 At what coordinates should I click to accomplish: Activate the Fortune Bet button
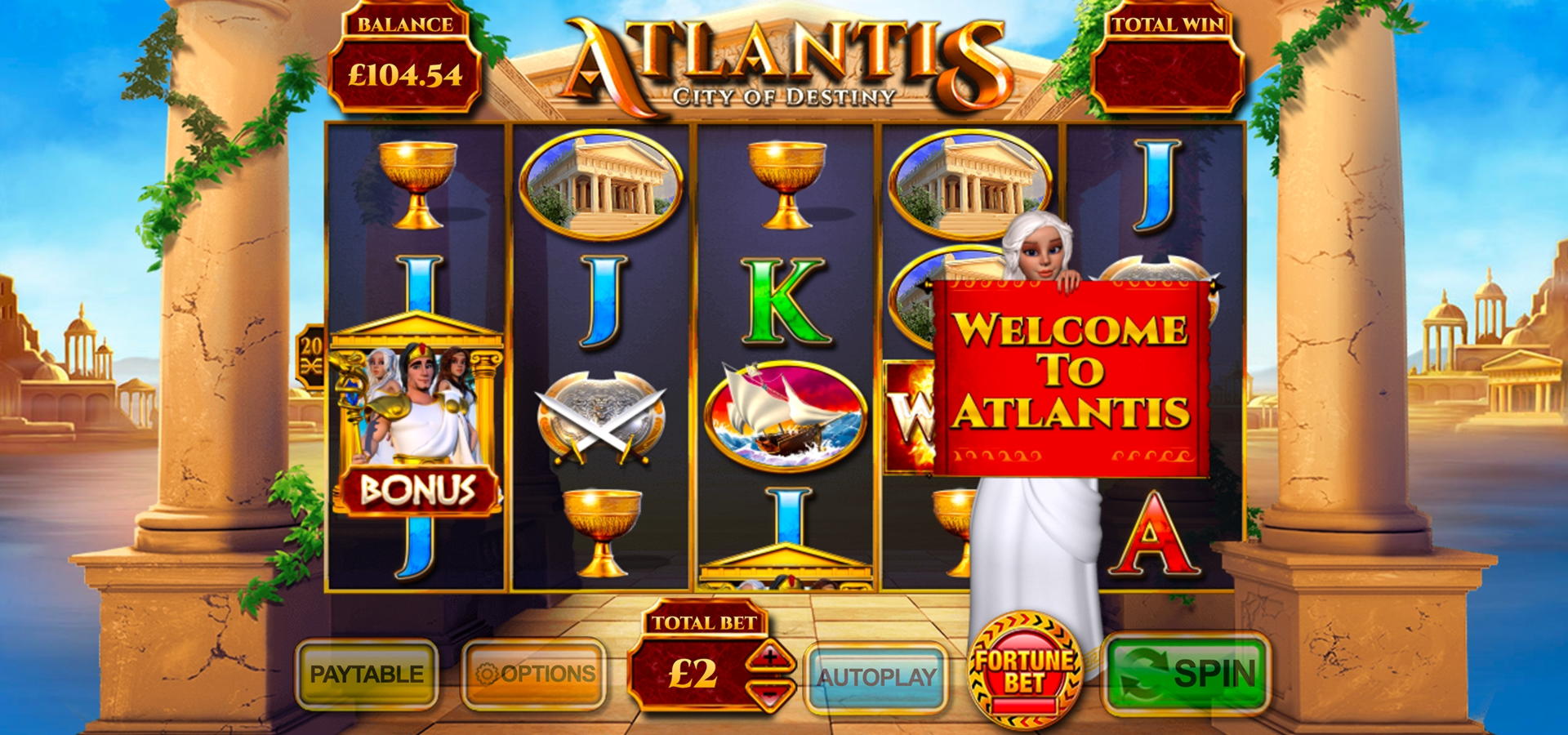pos(1024,670)
